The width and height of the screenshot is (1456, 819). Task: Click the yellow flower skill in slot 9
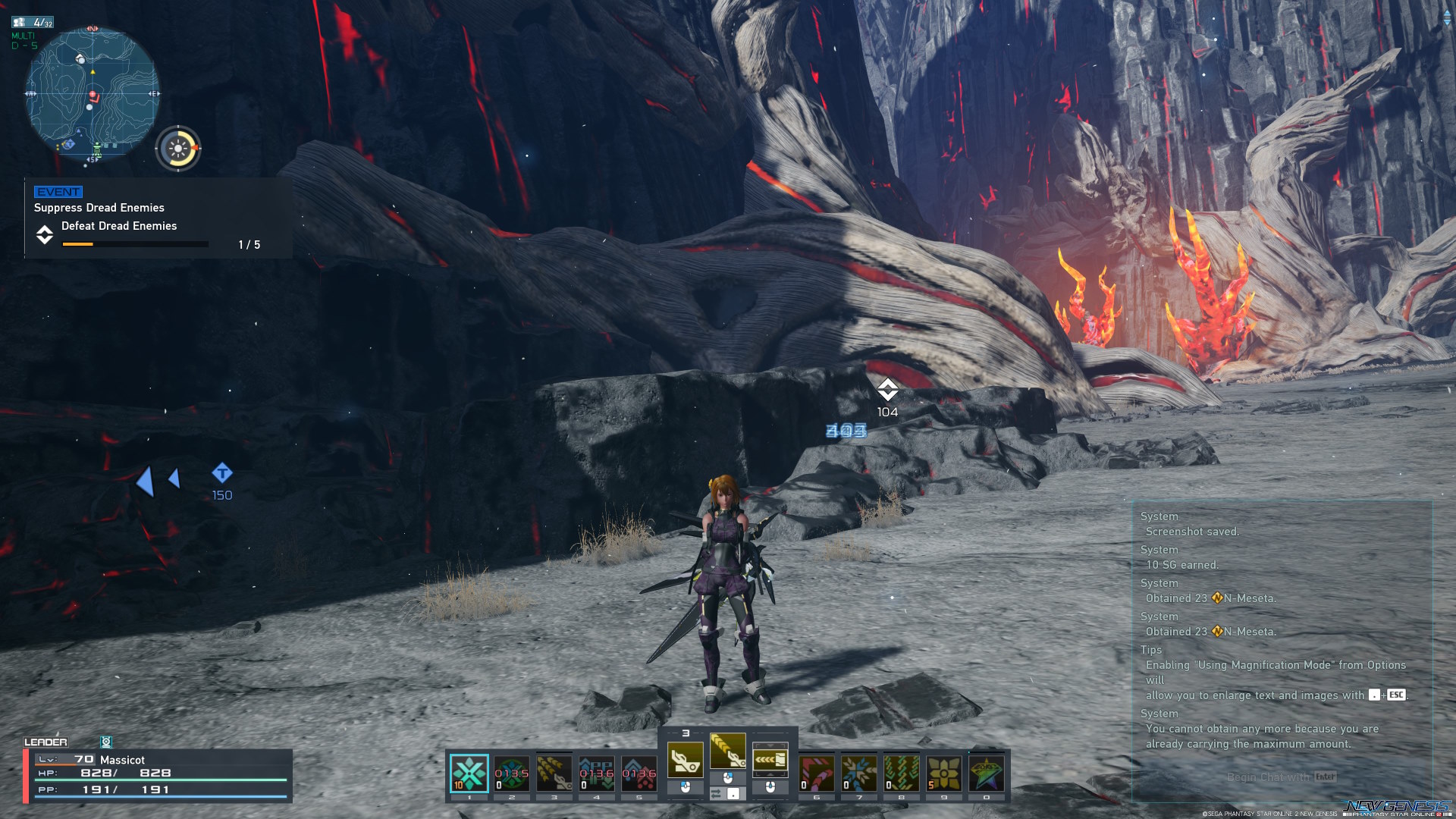[943, 773]
